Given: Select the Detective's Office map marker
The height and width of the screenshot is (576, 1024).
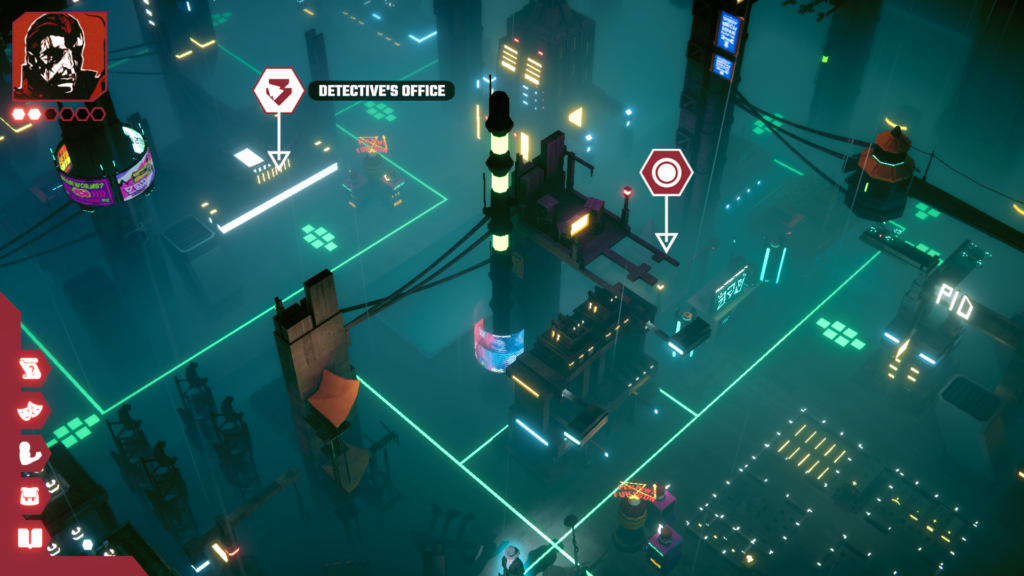Looking at the screenshot, I should tap(278, 92).
